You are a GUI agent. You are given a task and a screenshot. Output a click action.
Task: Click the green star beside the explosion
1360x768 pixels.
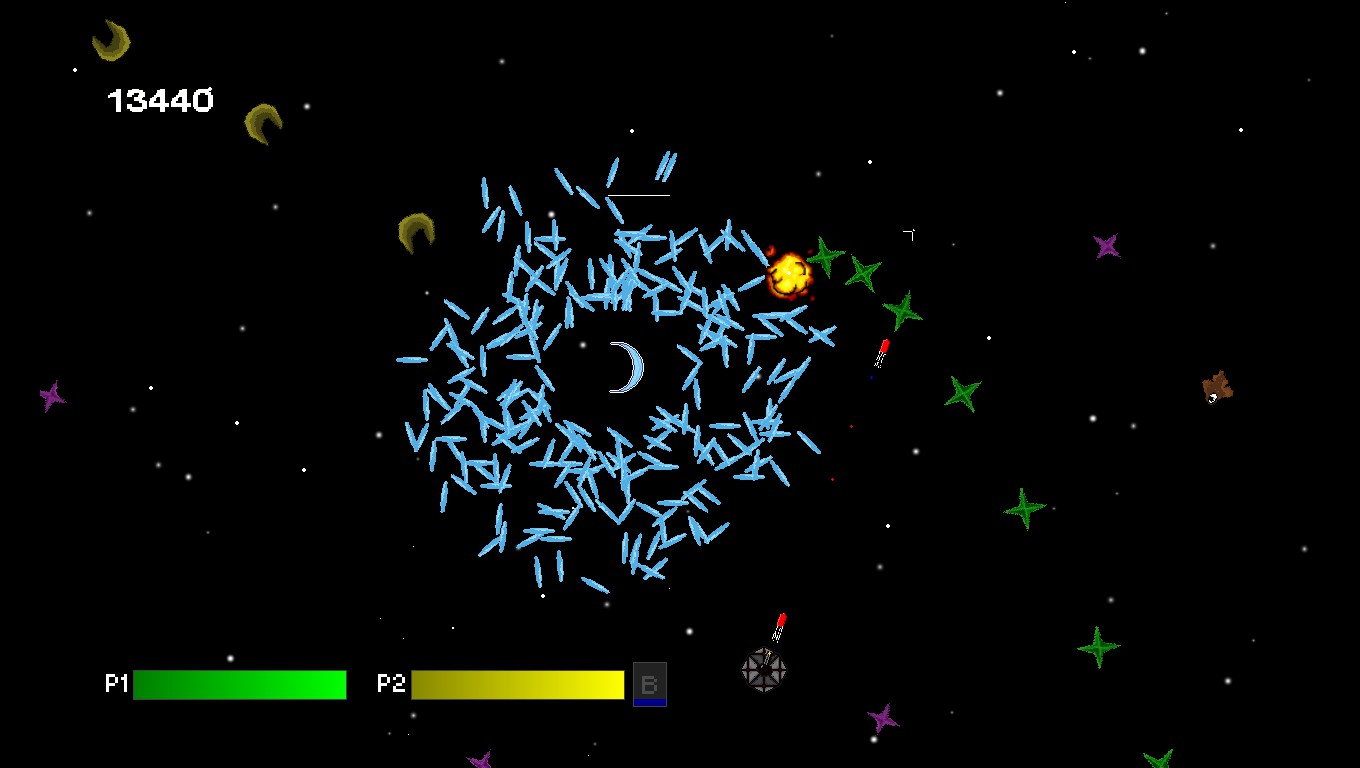click(824, 258)
